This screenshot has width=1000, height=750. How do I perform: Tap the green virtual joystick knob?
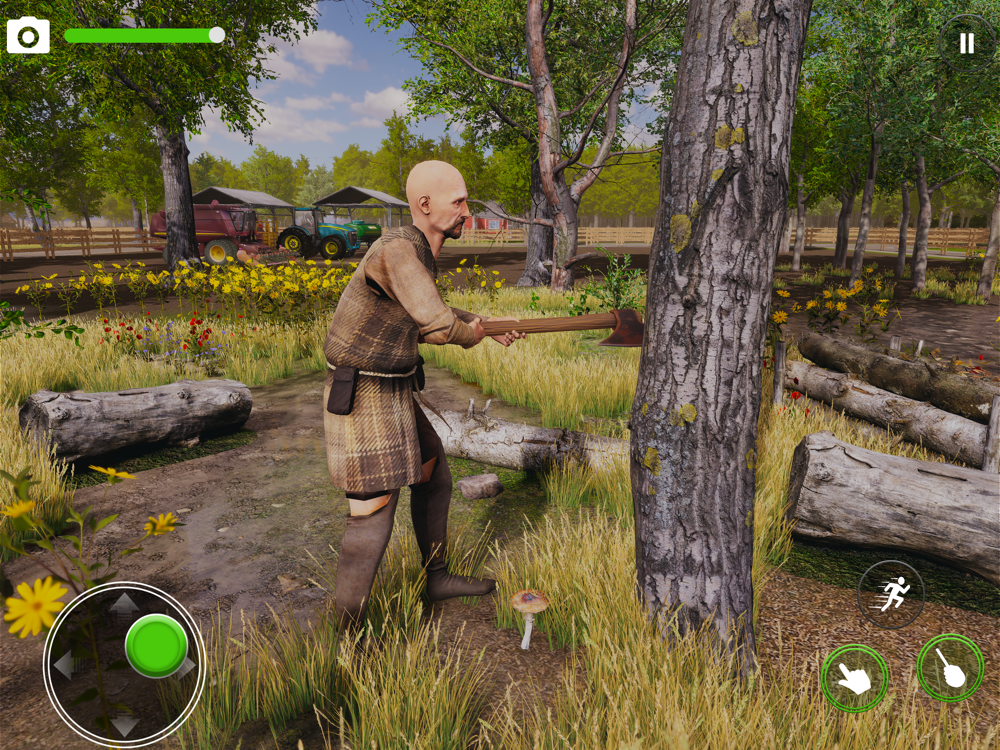coord(156,645)
